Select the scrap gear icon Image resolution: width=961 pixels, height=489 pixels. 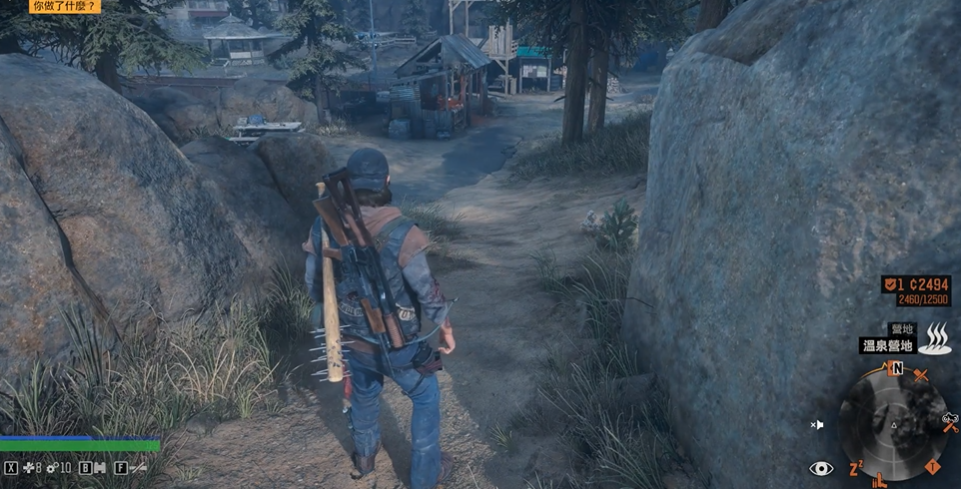pyautogui.click(x=51, y=467)
